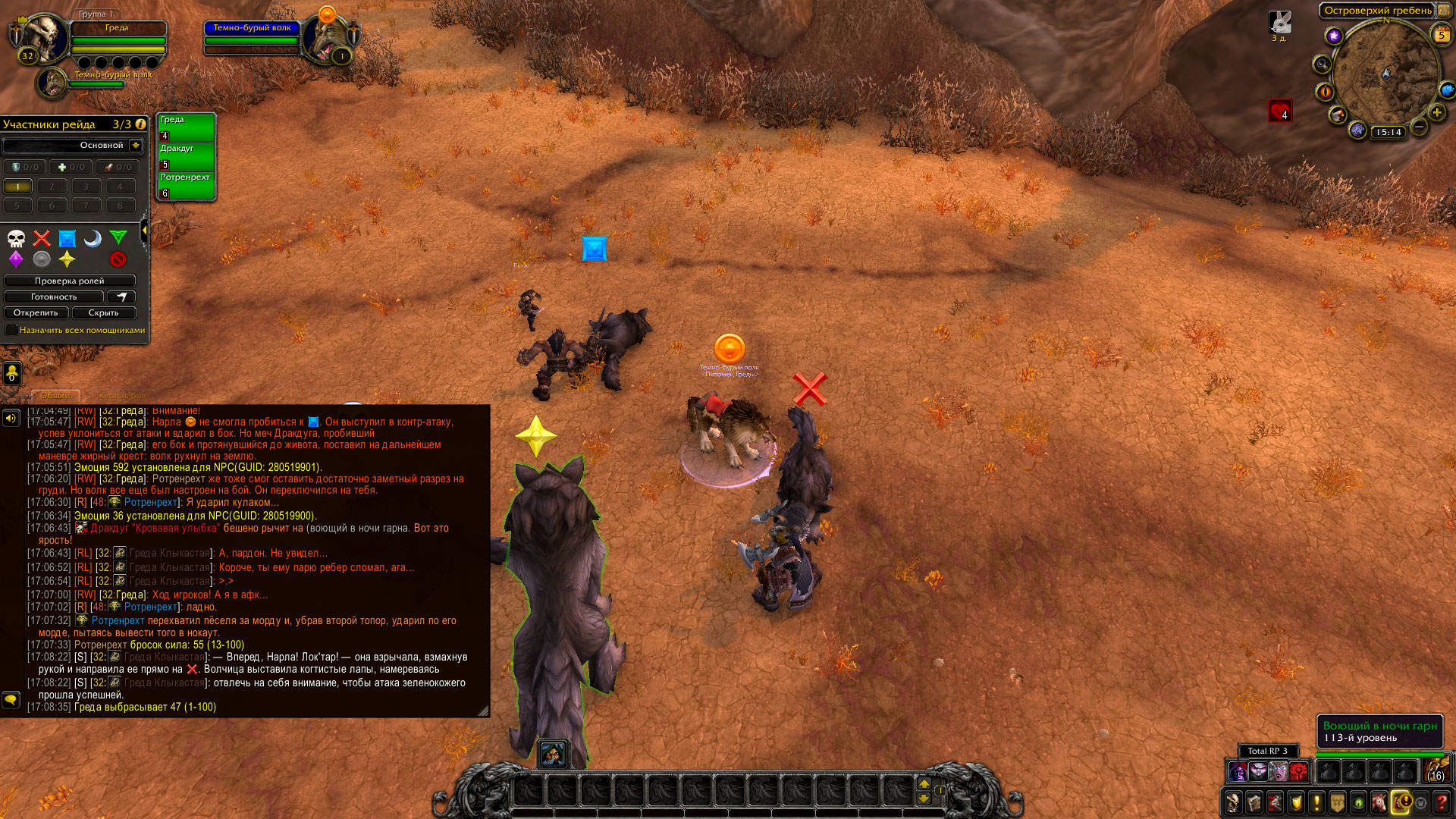Screen dimensions: 1456x819
Task: Collapse the raid panel with the side arrow
Action: [144, 231]
